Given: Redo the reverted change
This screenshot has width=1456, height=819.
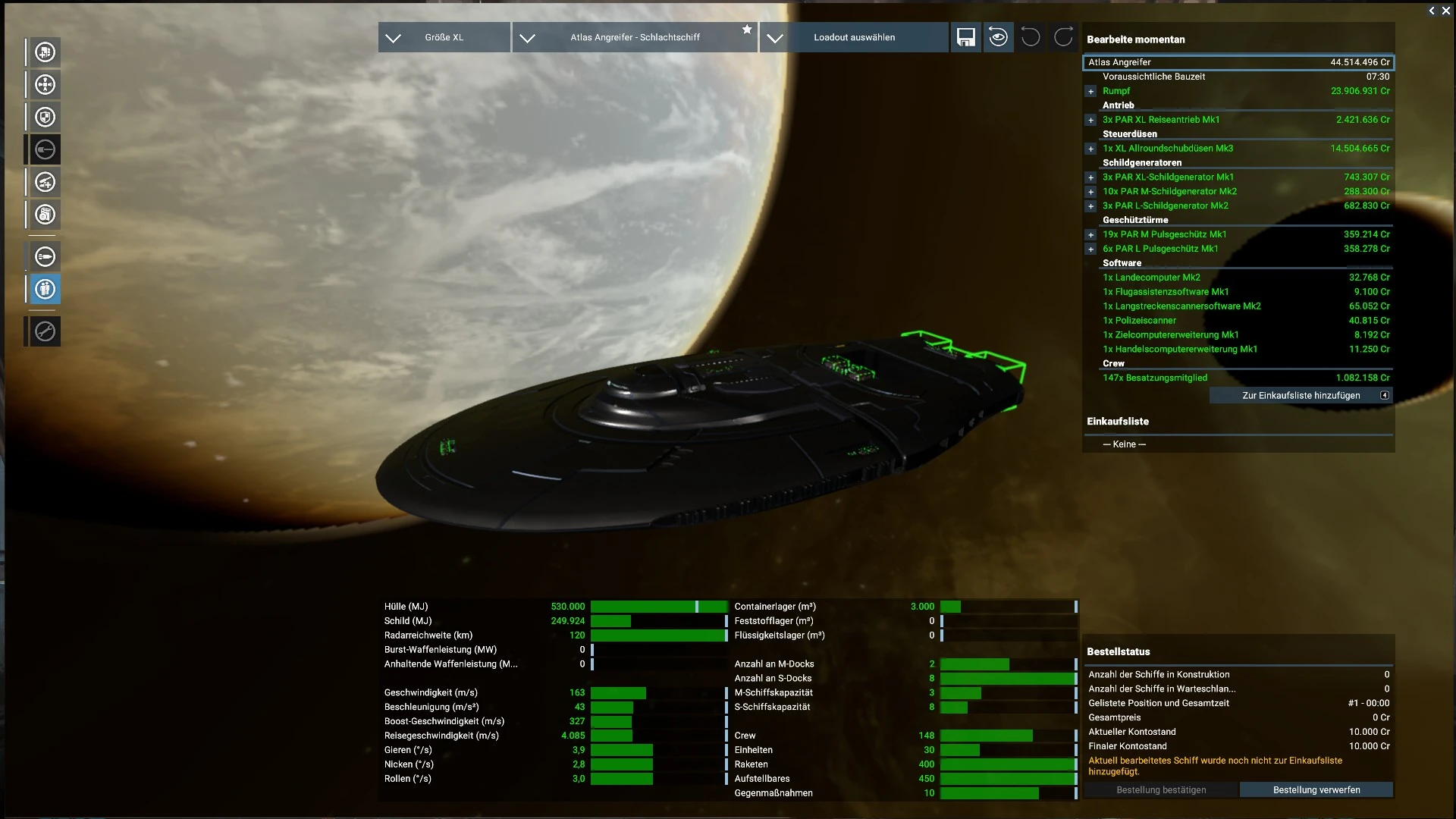Looking at the screenshot, I should tap(1063, 37).
